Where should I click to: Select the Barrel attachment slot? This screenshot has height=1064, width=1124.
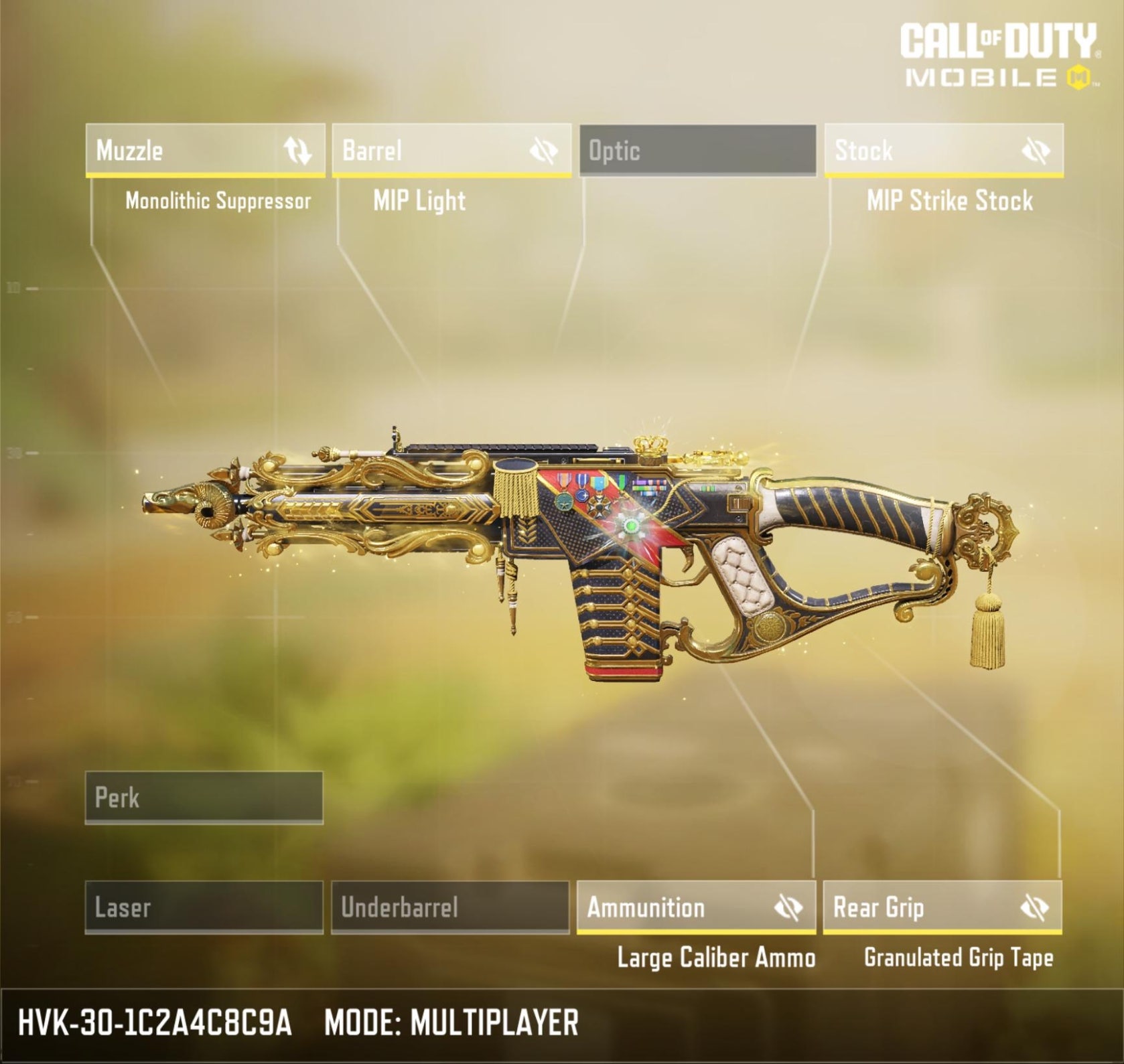(x=429, y=150)
